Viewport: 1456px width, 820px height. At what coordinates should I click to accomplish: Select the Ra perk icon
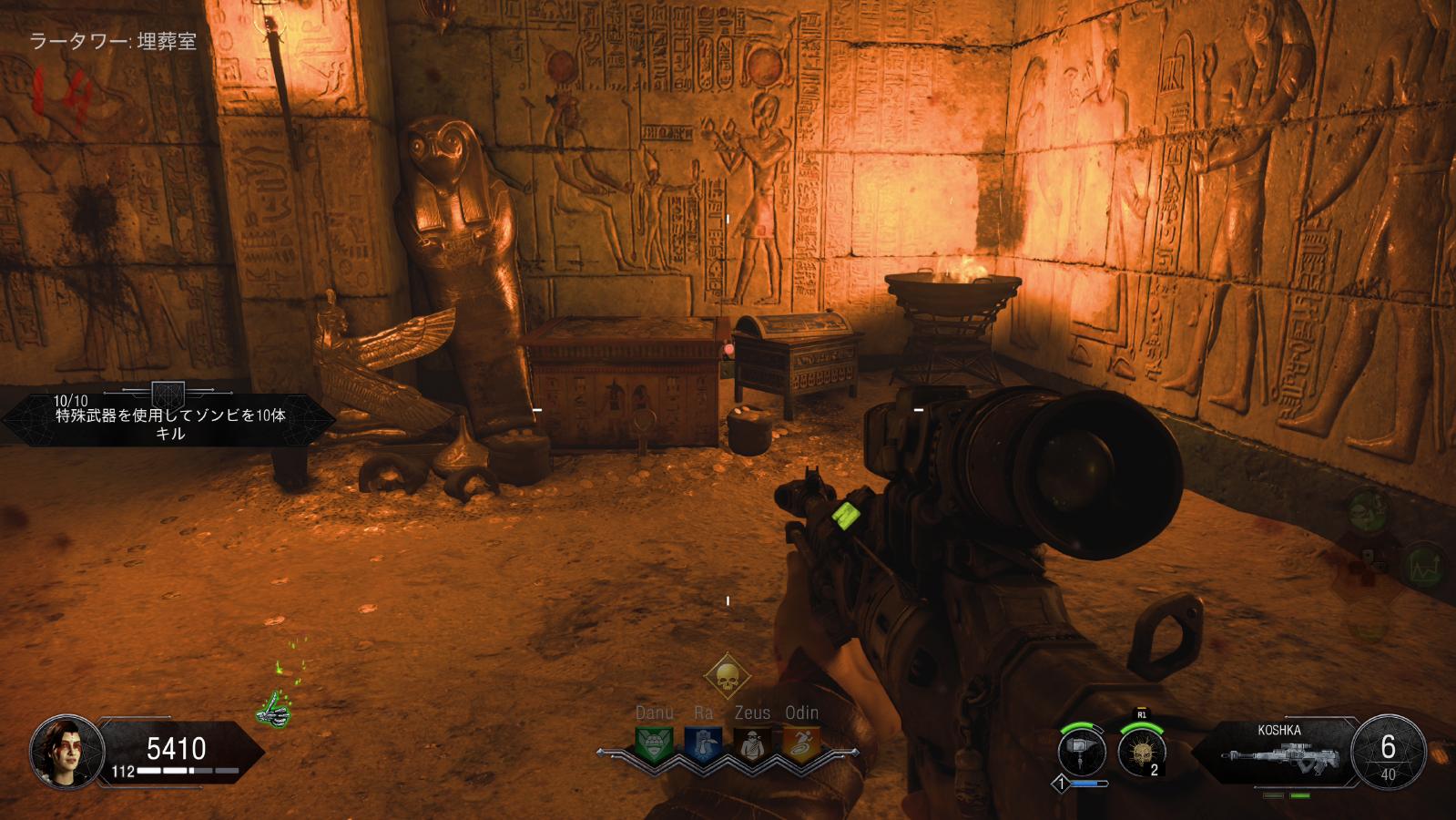pyautogui.click(x=702, y=744)
